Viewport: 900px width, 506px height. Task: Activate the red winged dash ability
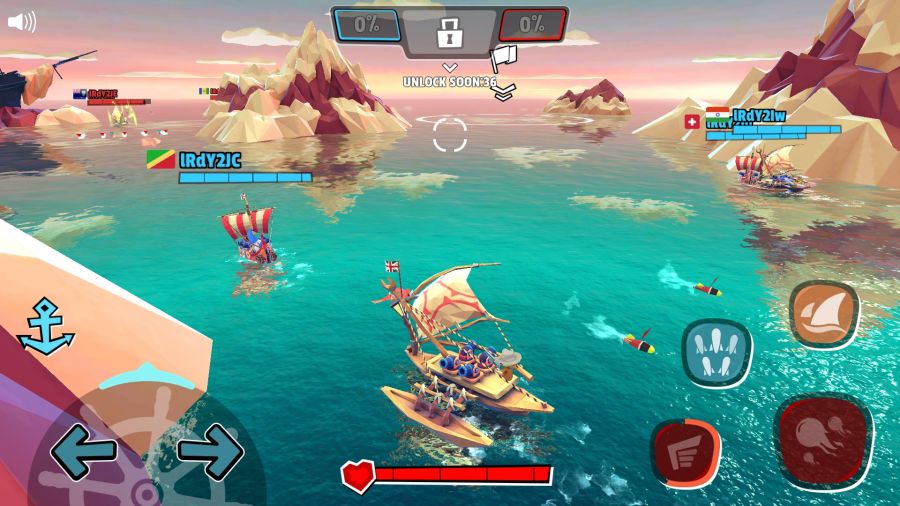tap(686, 454)
